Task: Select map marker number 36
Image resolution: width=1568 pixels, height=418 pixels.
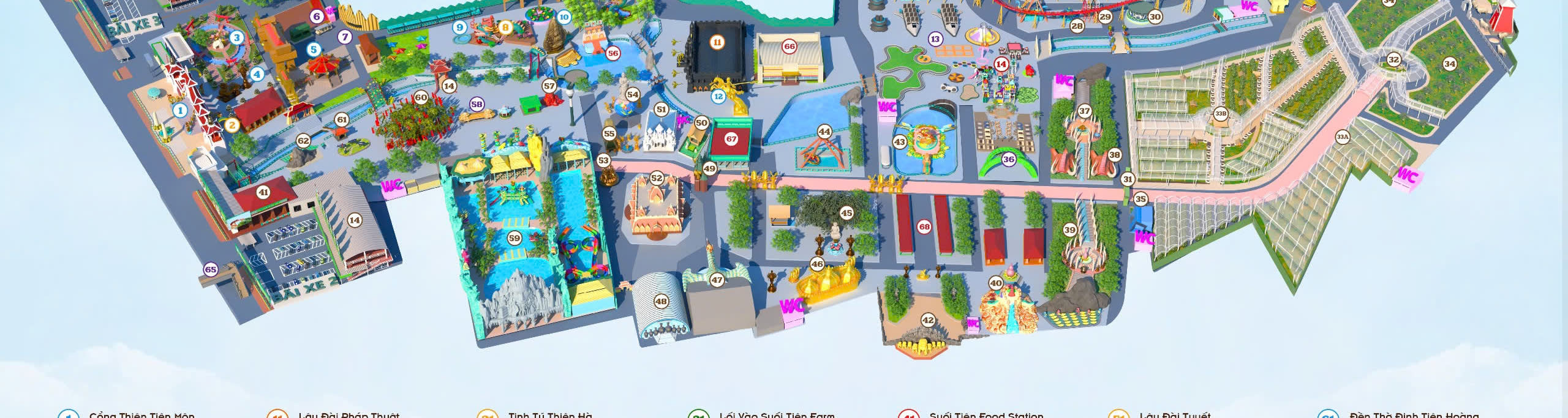Action: [1009, 160]
